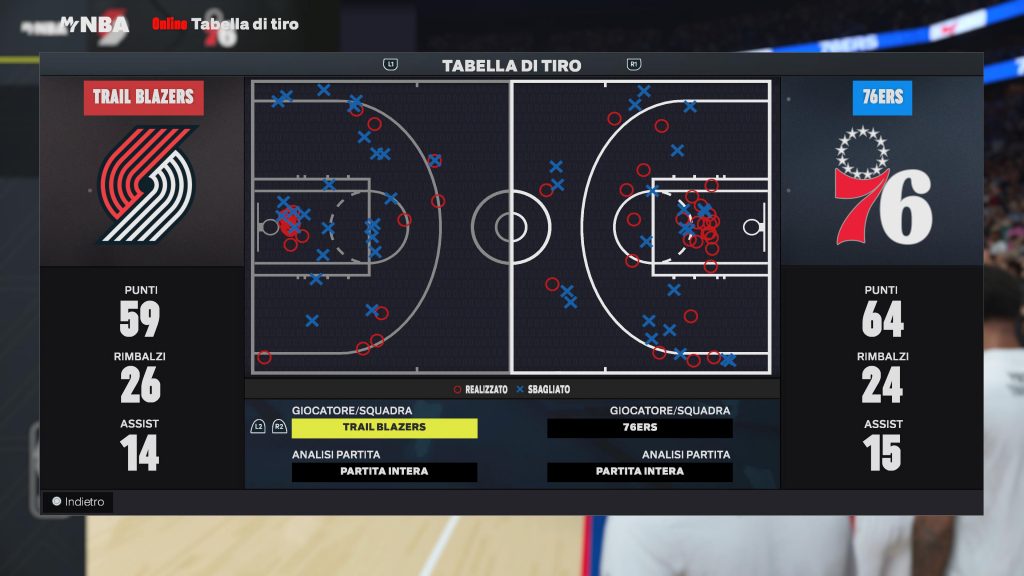This screenshot has height=576, width=1024.
Task: Open left Partita Intera game analysis selector
Action: click(384, 472)
